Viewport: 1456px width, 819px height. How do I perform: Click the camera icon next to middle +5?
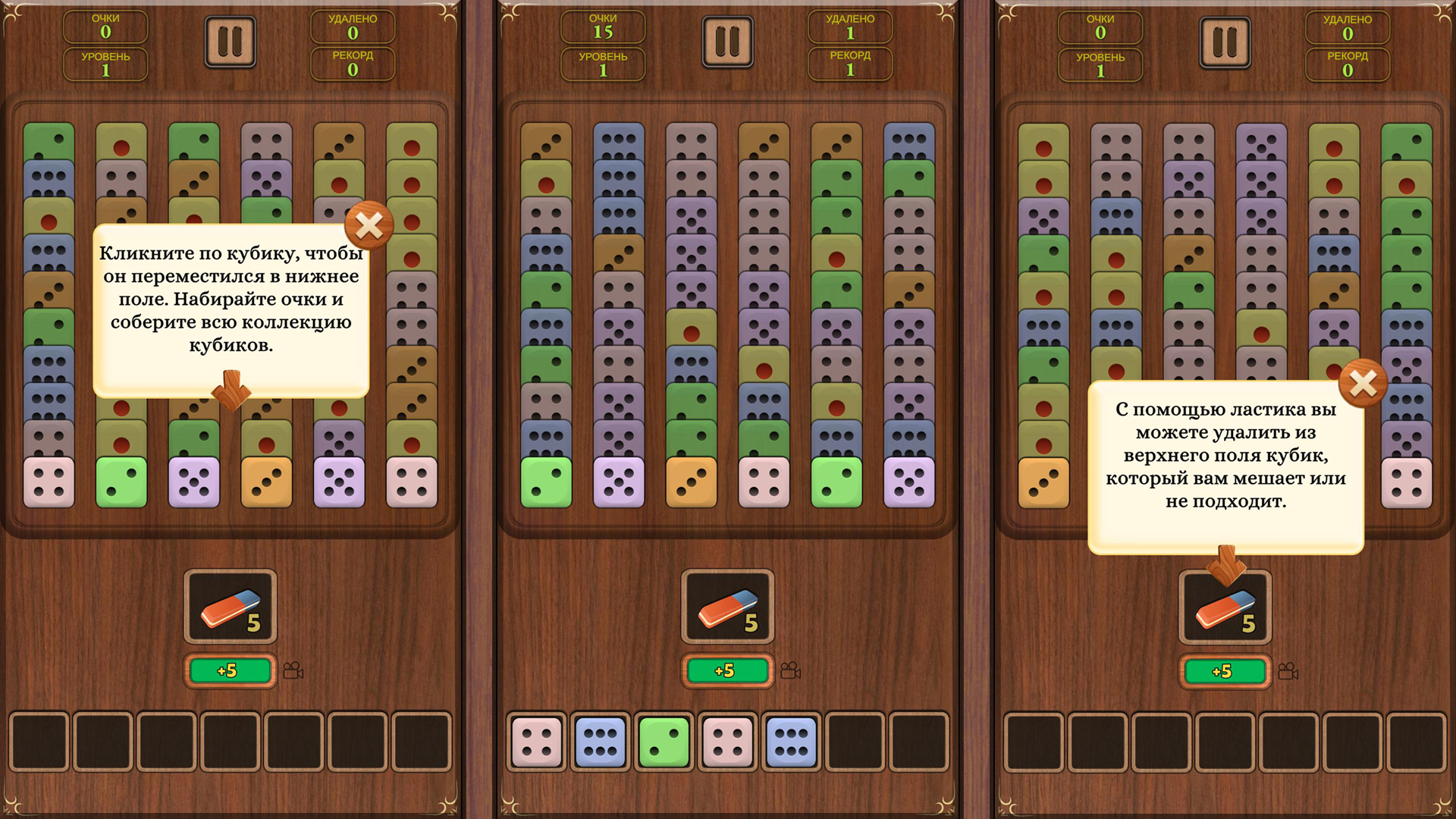pyautogui.click(x=792, y=670)
